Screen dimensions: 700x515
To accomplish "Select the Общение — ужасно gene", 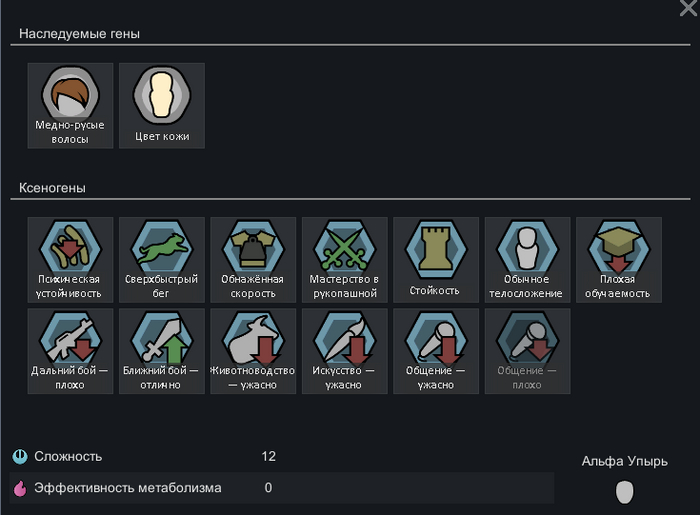I will pos(435,351).
